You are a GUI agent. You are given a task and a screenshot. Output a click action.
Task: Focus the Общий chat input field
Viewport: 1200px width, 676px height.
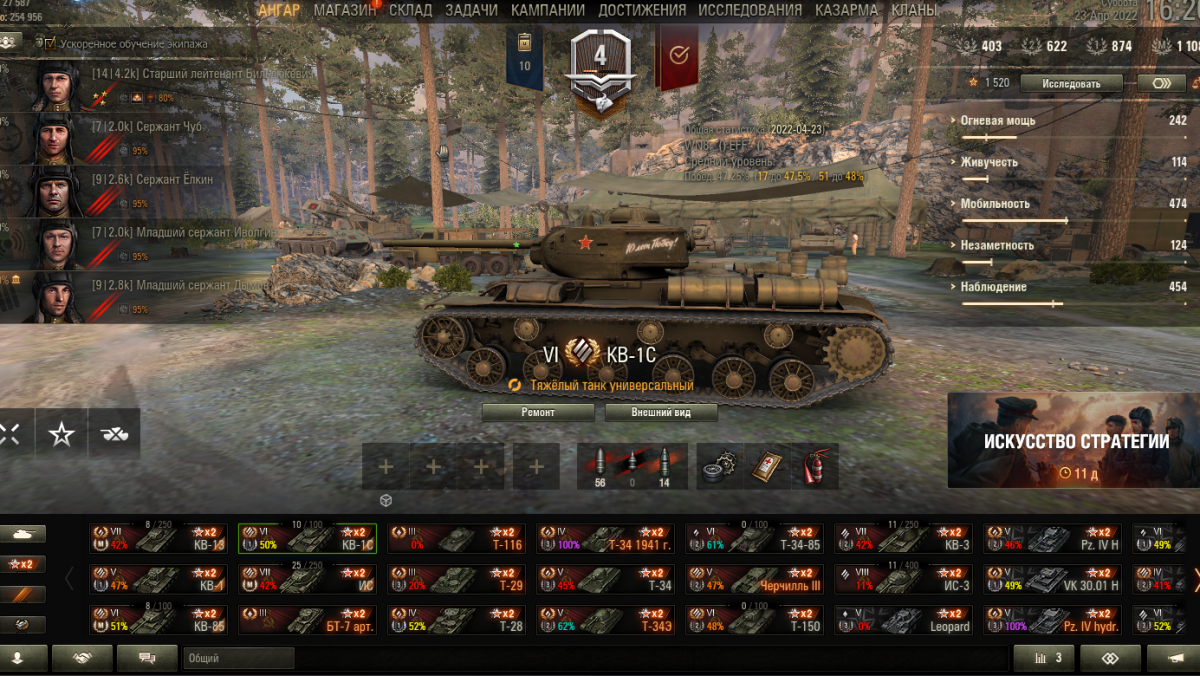(x=238, y=658)
